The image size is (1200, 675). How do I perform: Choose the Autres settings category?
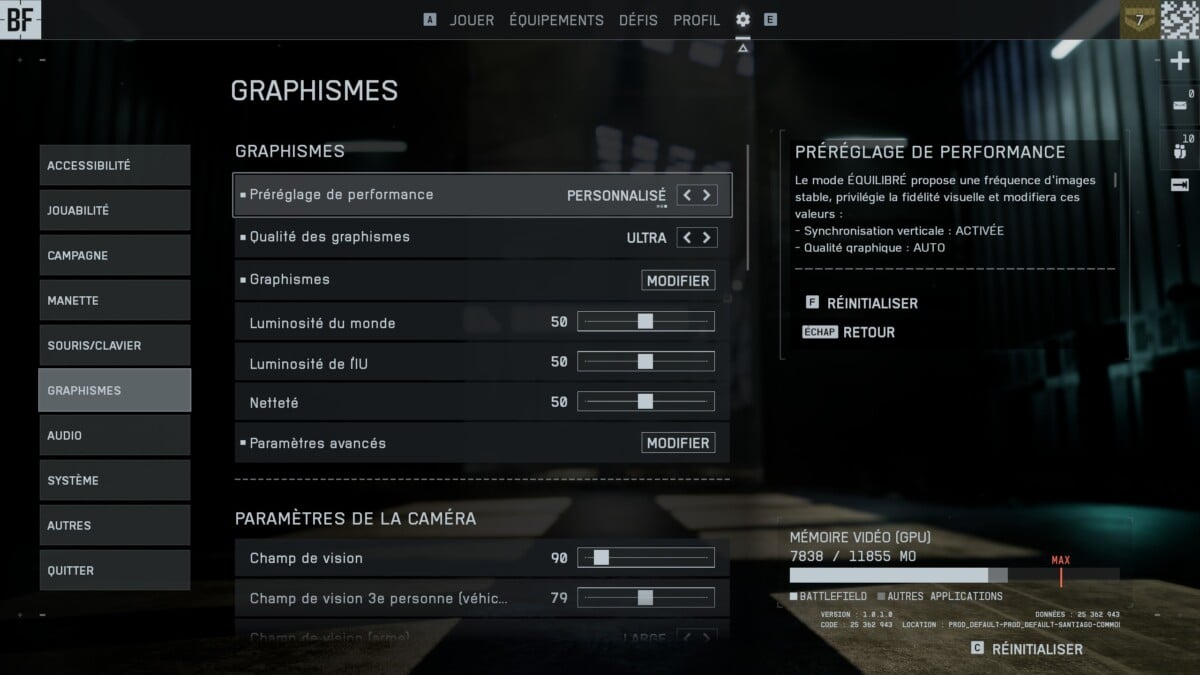click(114, 526)
